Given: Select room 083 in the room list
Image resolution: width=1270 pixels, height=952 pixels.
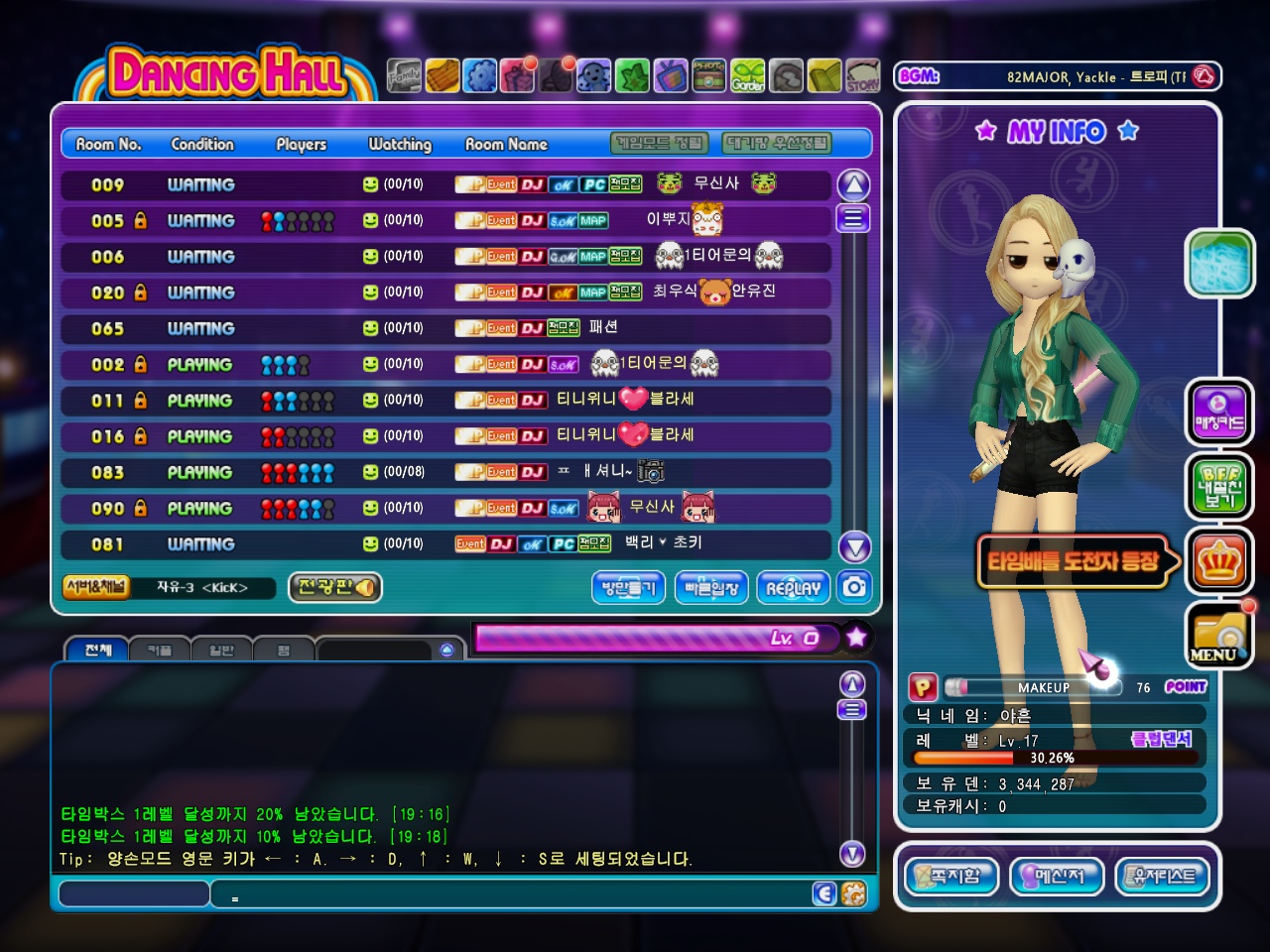Looking at the screenshot, I should pyautogui.click(x=445, y=472).
